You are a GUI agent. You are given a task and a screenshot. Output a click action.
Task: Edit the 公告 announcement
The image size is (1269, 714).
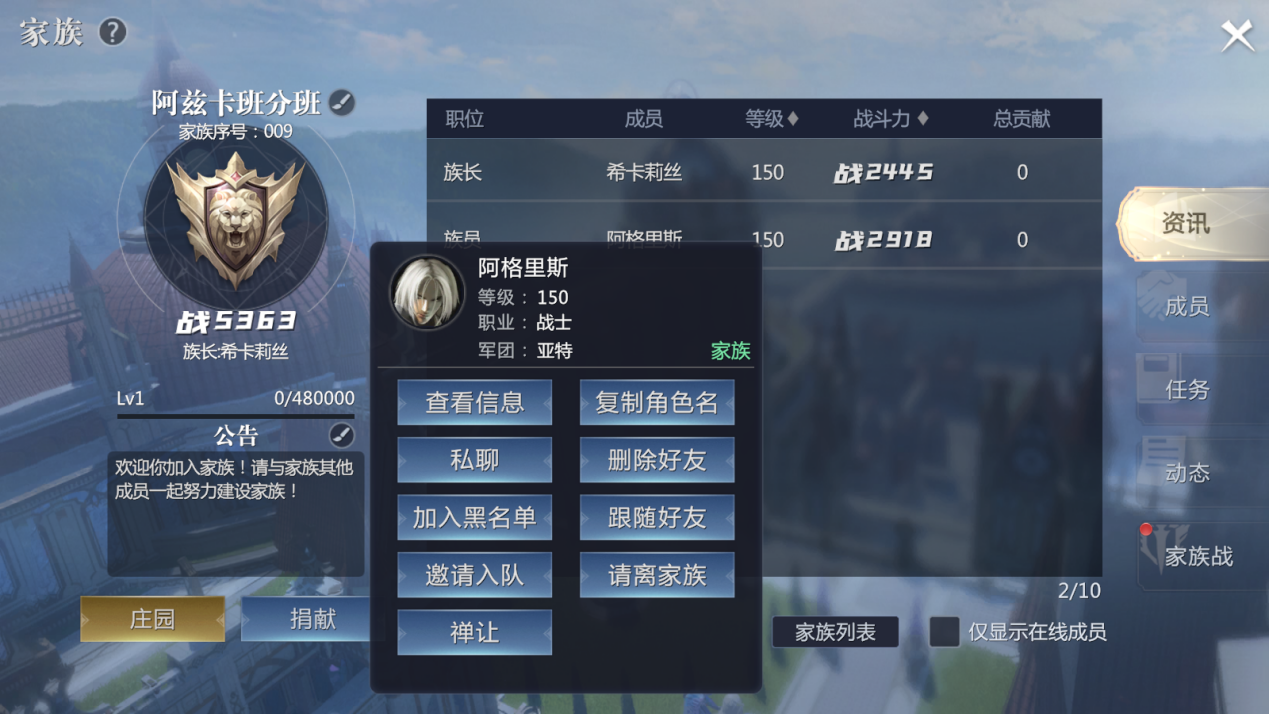pyautogui.click(x=341, y=435)
